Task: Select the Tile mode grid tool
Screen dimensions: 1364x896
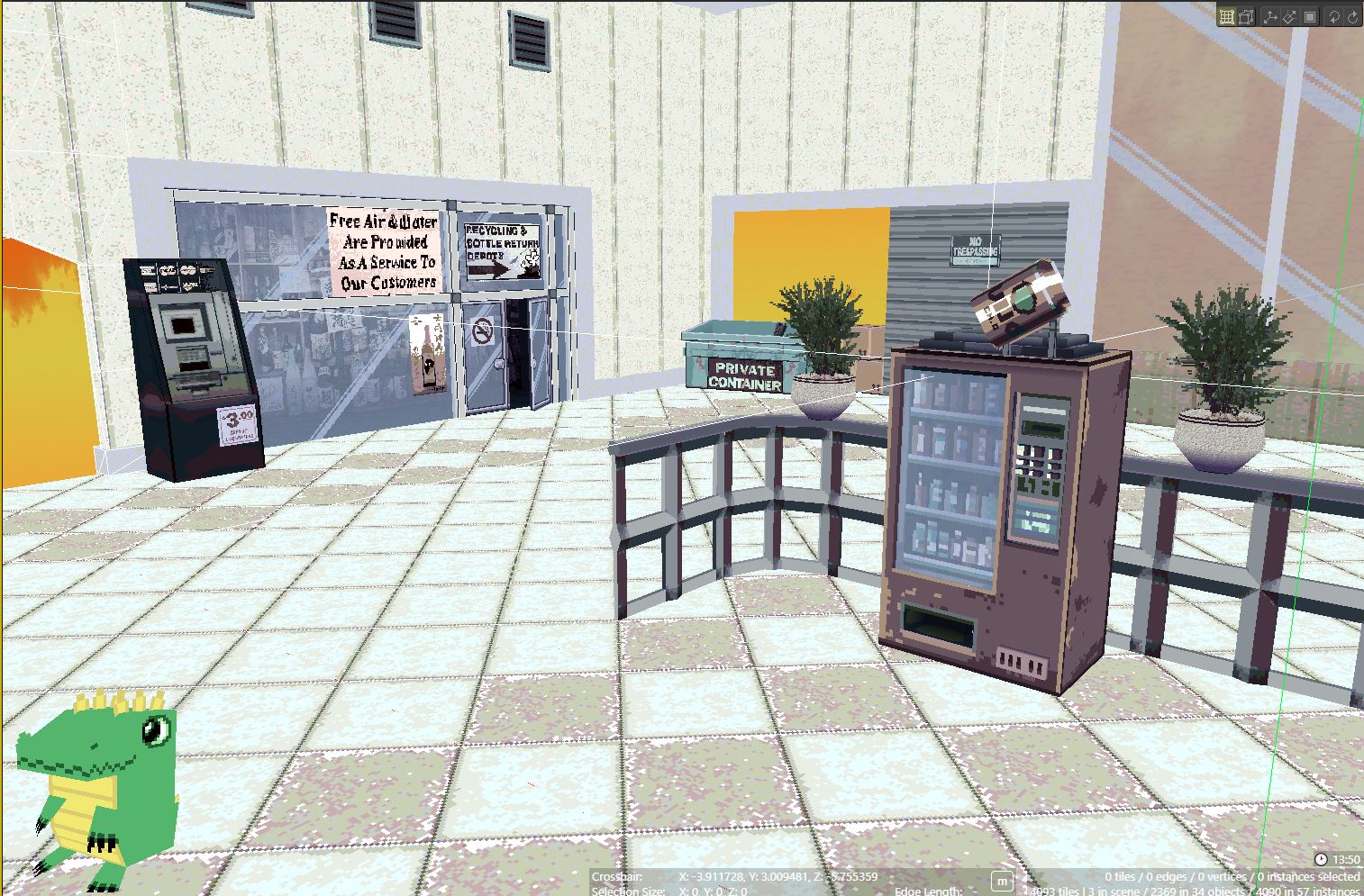Action: pos(1226,15)
